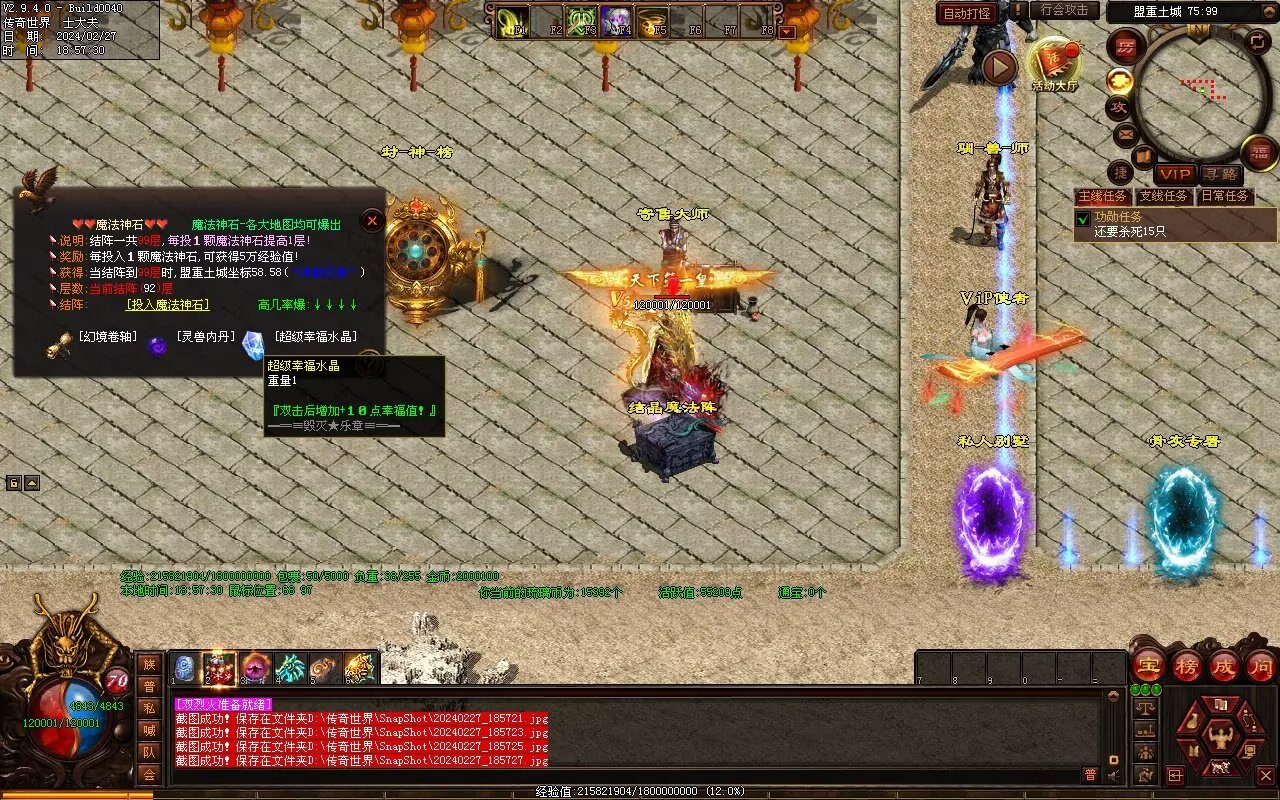Toggle the 功勋任务 quest checkbox
Screen dimensions: 1280x800
click(x=1082, y=218)
